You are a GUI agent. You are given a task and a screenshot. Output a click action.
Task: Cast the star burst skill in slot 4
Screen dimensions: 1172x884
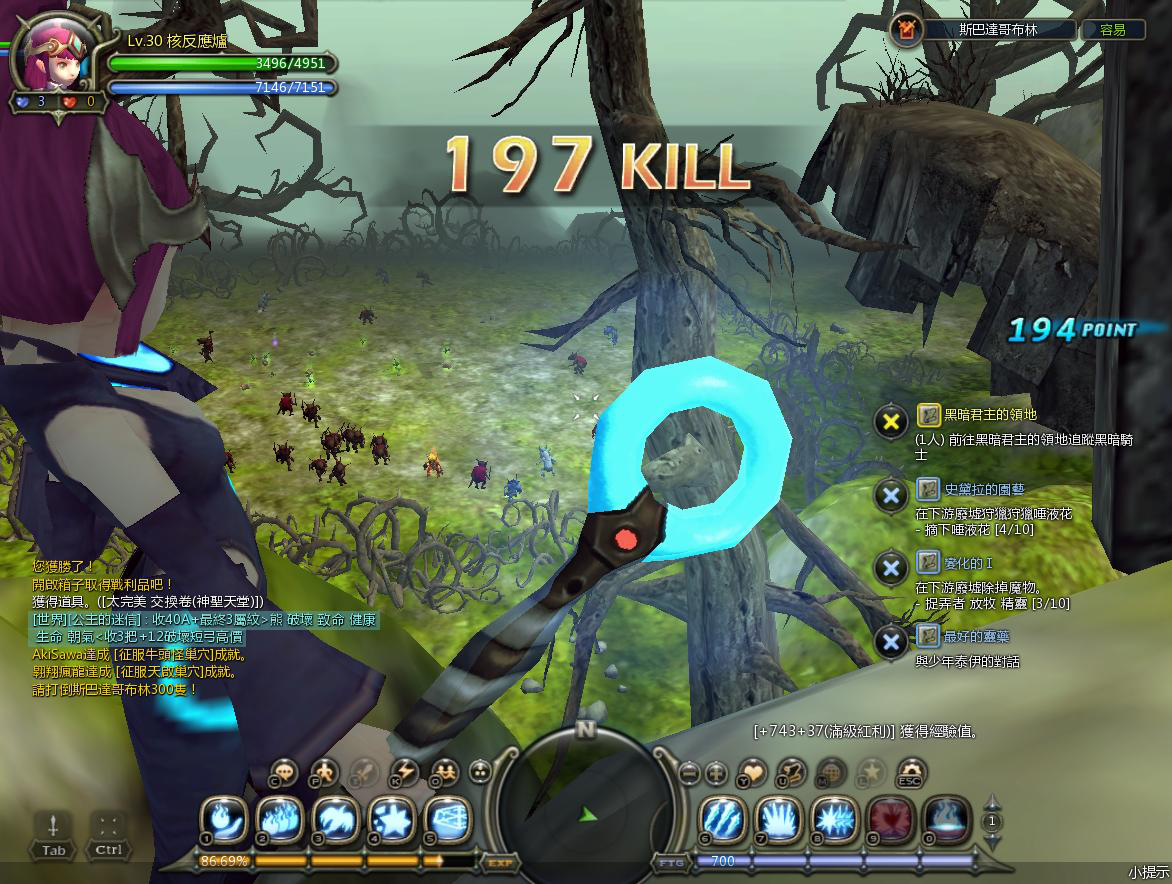tap(392, 819)
